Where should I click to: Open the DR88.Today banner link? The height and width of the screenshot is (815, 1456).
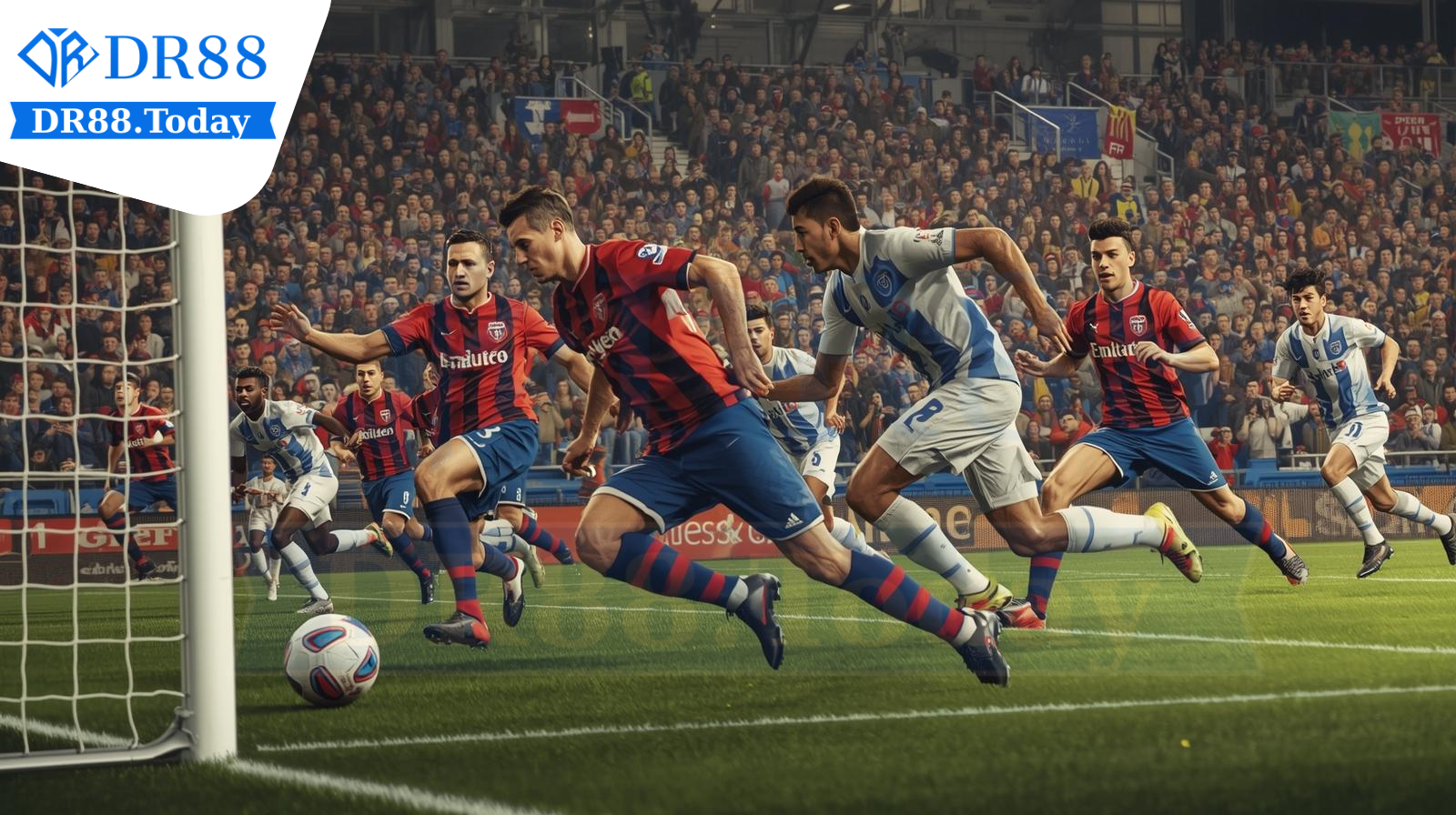(142, 121)
